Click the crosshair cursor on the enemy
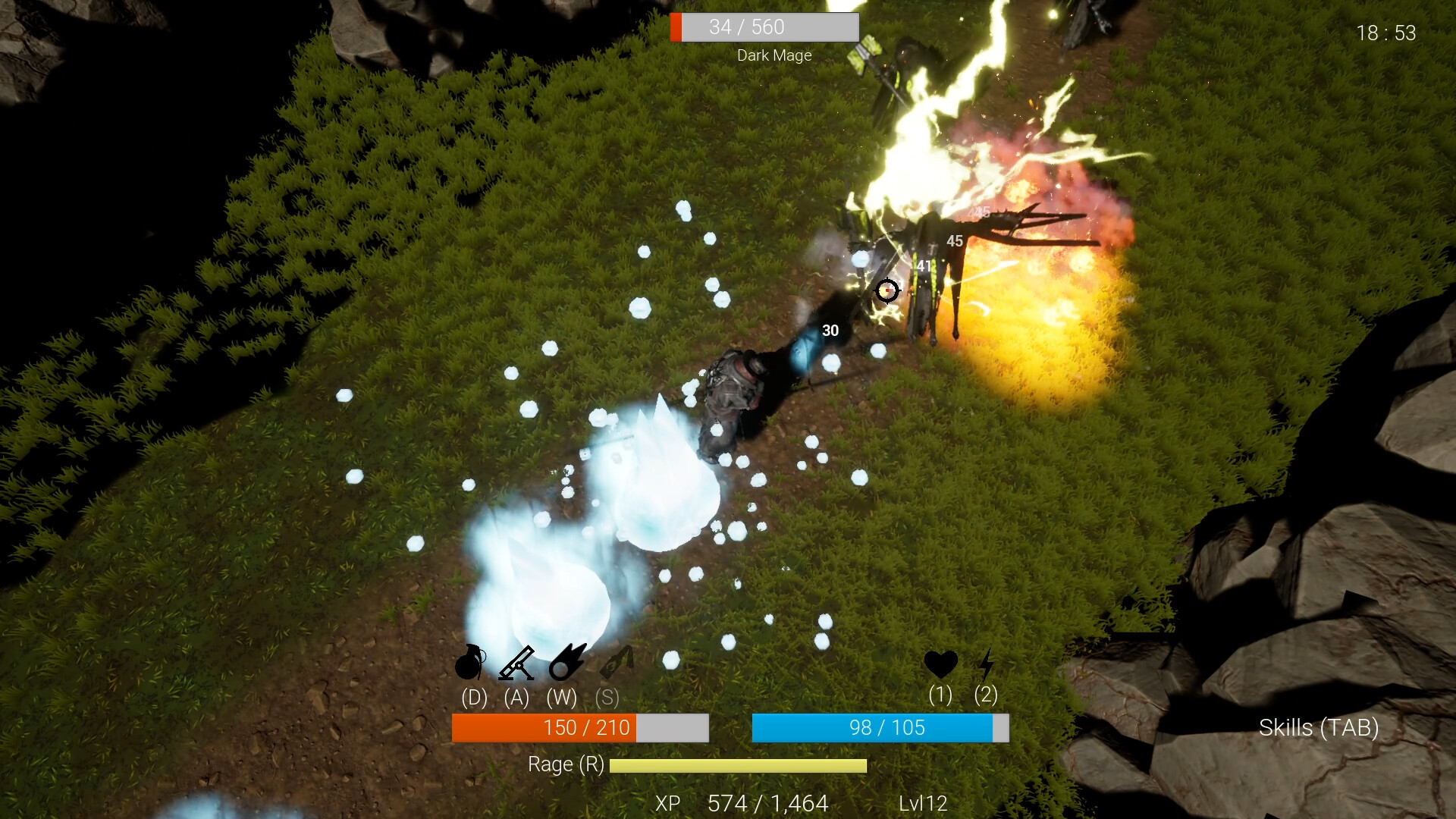Image resolution: width=1456 pixels, height=819 pixels. 887,290
